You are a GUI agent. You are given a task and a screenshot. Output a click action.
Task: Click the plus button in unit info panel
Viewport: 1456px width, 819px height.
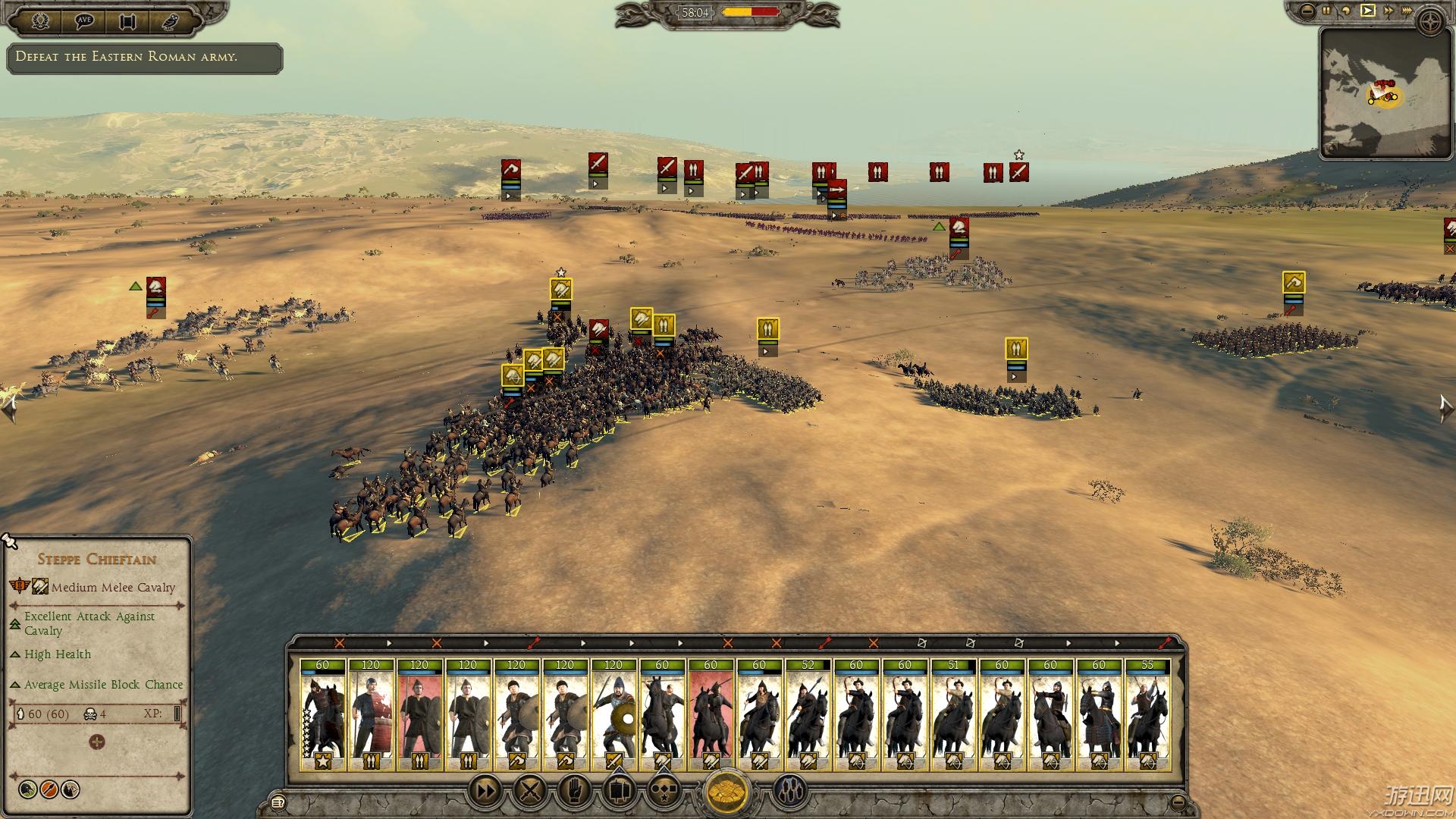(x=96, y=742)
